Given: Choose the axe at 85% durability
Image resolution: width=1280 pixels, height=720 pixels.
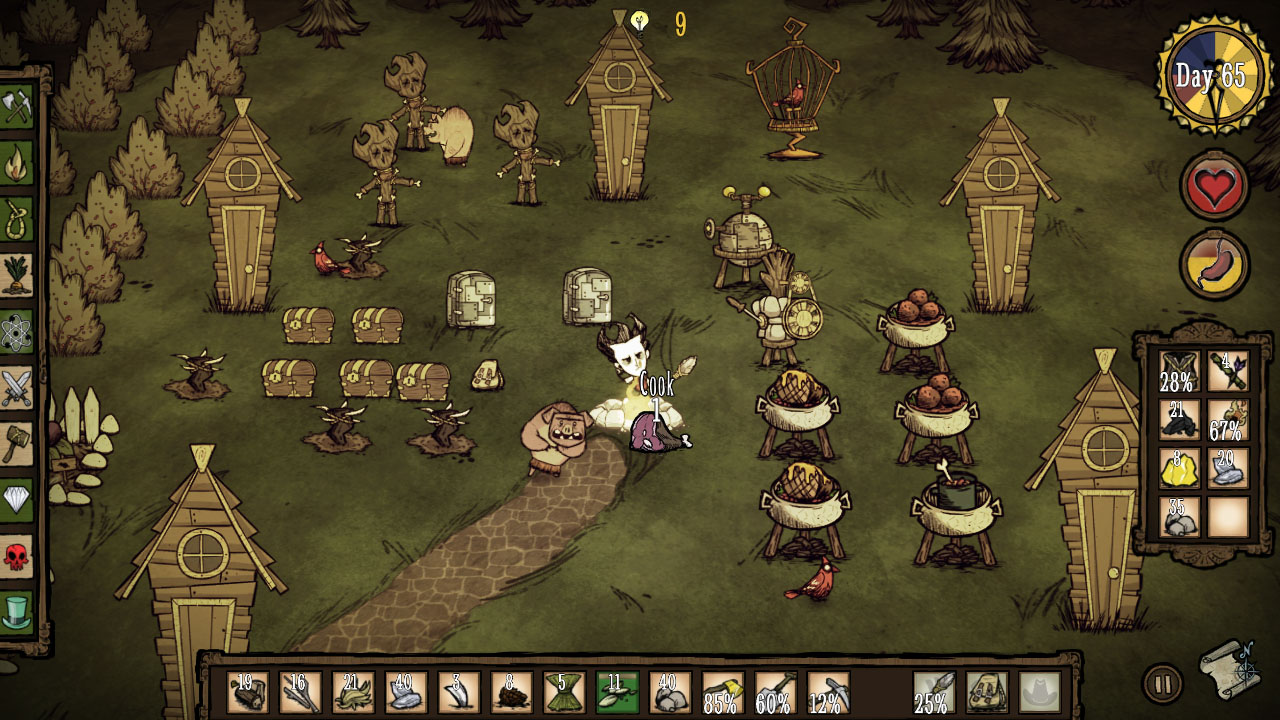Looking at the screenshot, I should 723,692.
